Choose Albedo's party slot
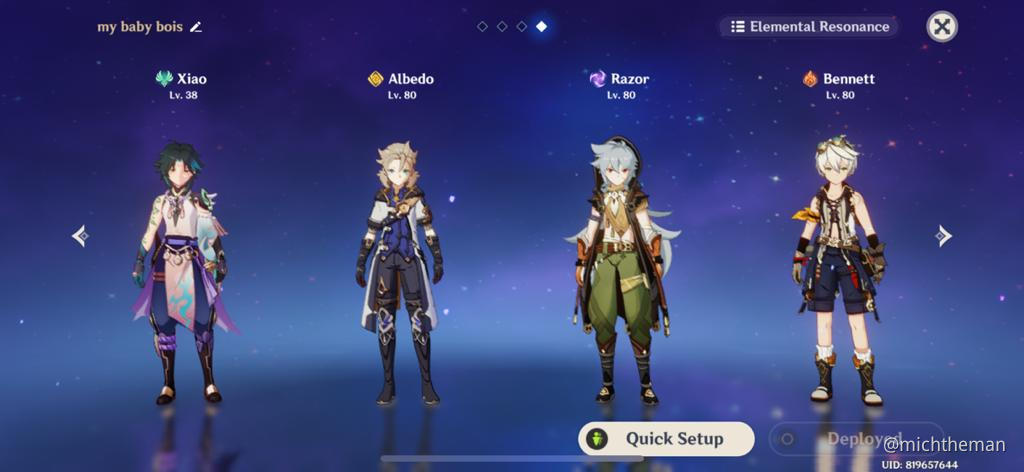The image size is (1024, 472). pos(400,270)
